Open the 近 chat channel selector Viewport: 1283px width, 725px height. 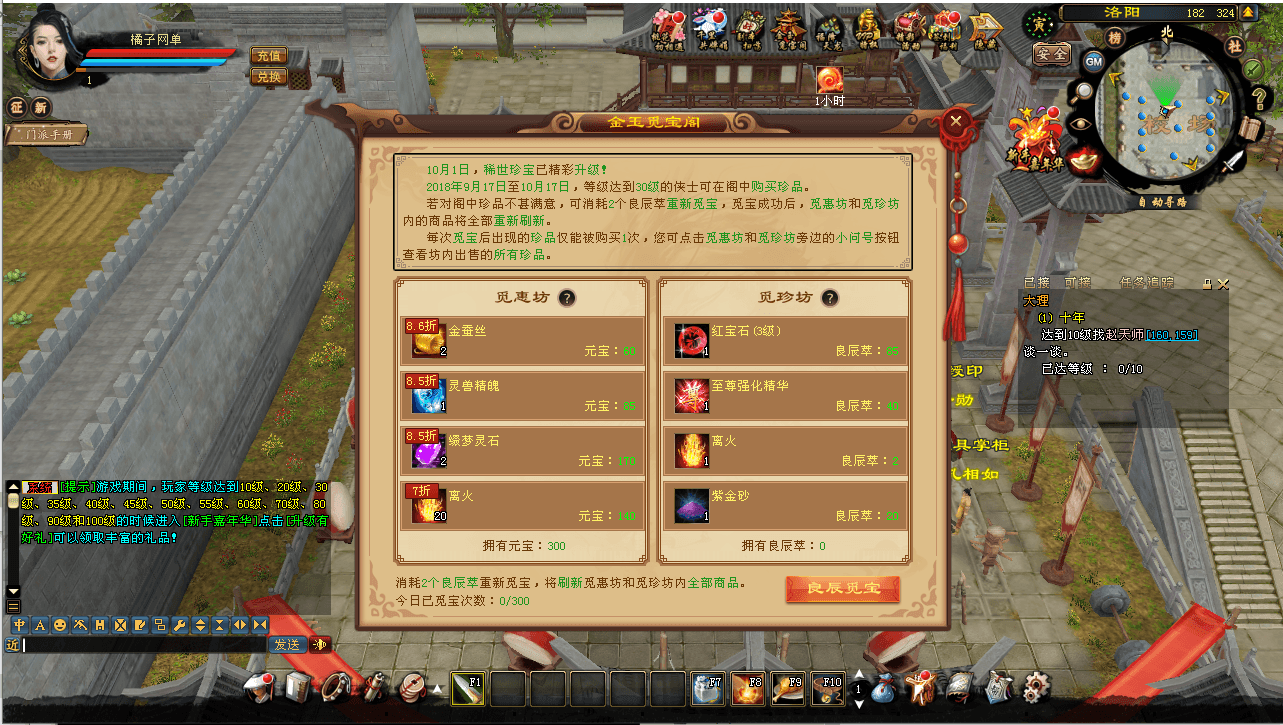coord(14,644)
